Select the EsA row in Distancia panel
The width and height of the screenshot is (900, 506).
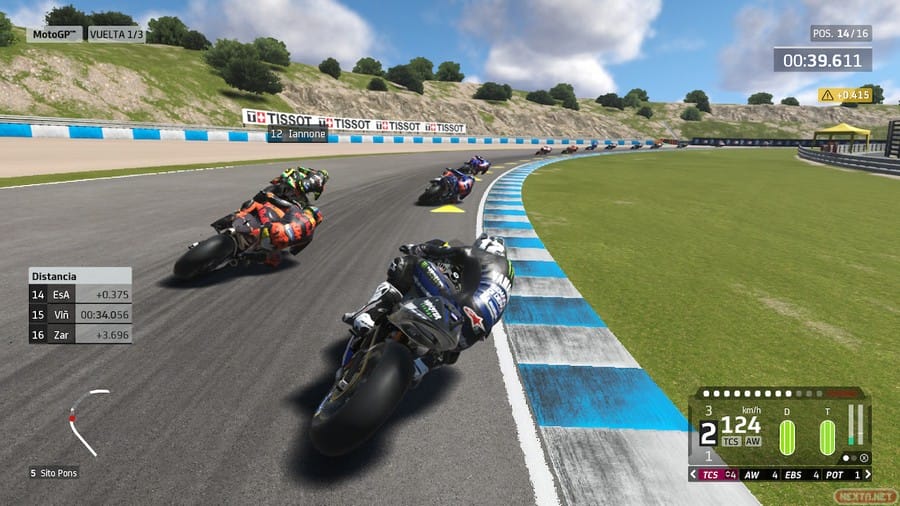pyautogui.click(x=80, y=294)
